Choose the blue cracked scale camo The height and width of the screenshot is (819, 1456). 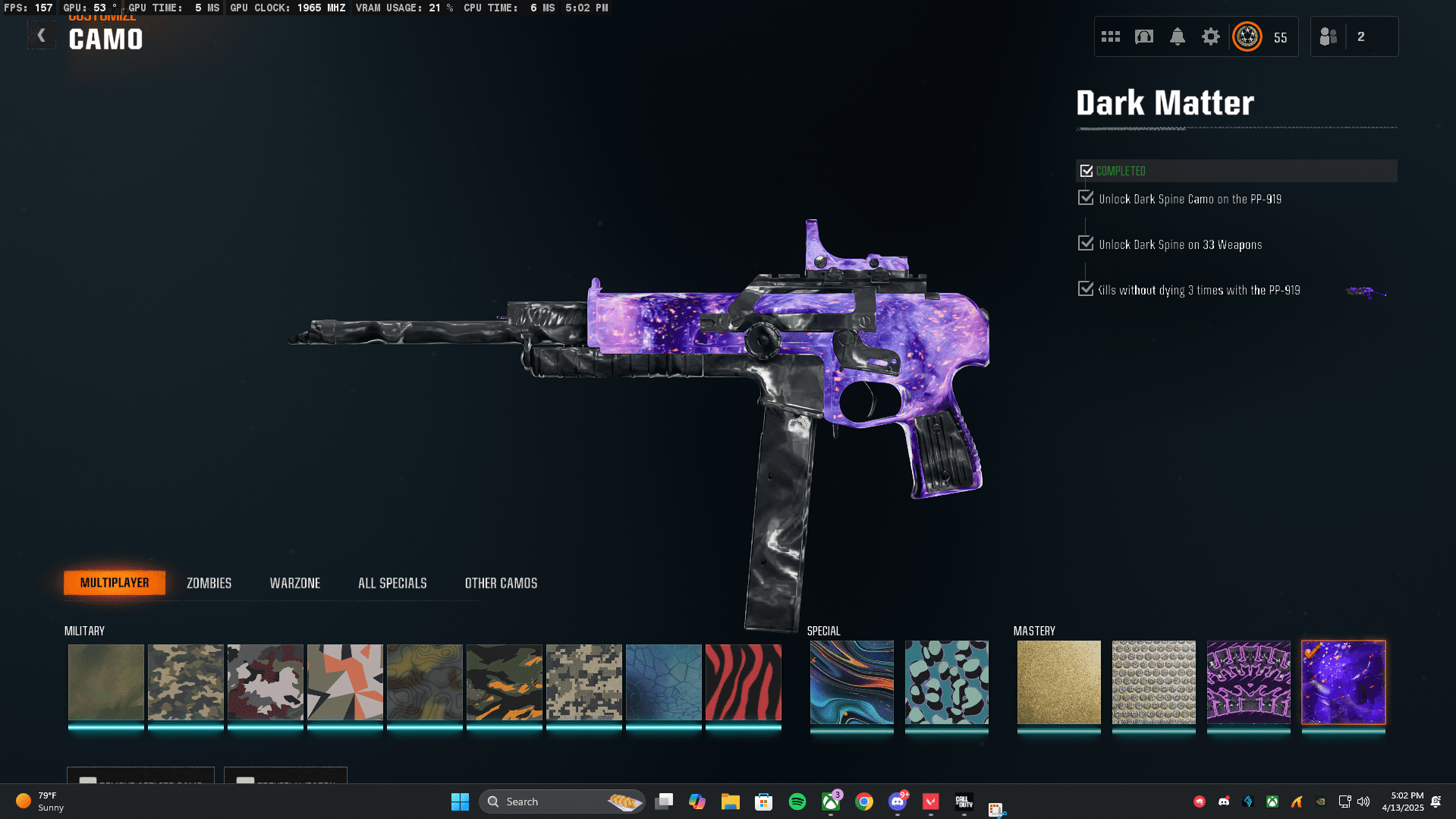coord(663,682)
